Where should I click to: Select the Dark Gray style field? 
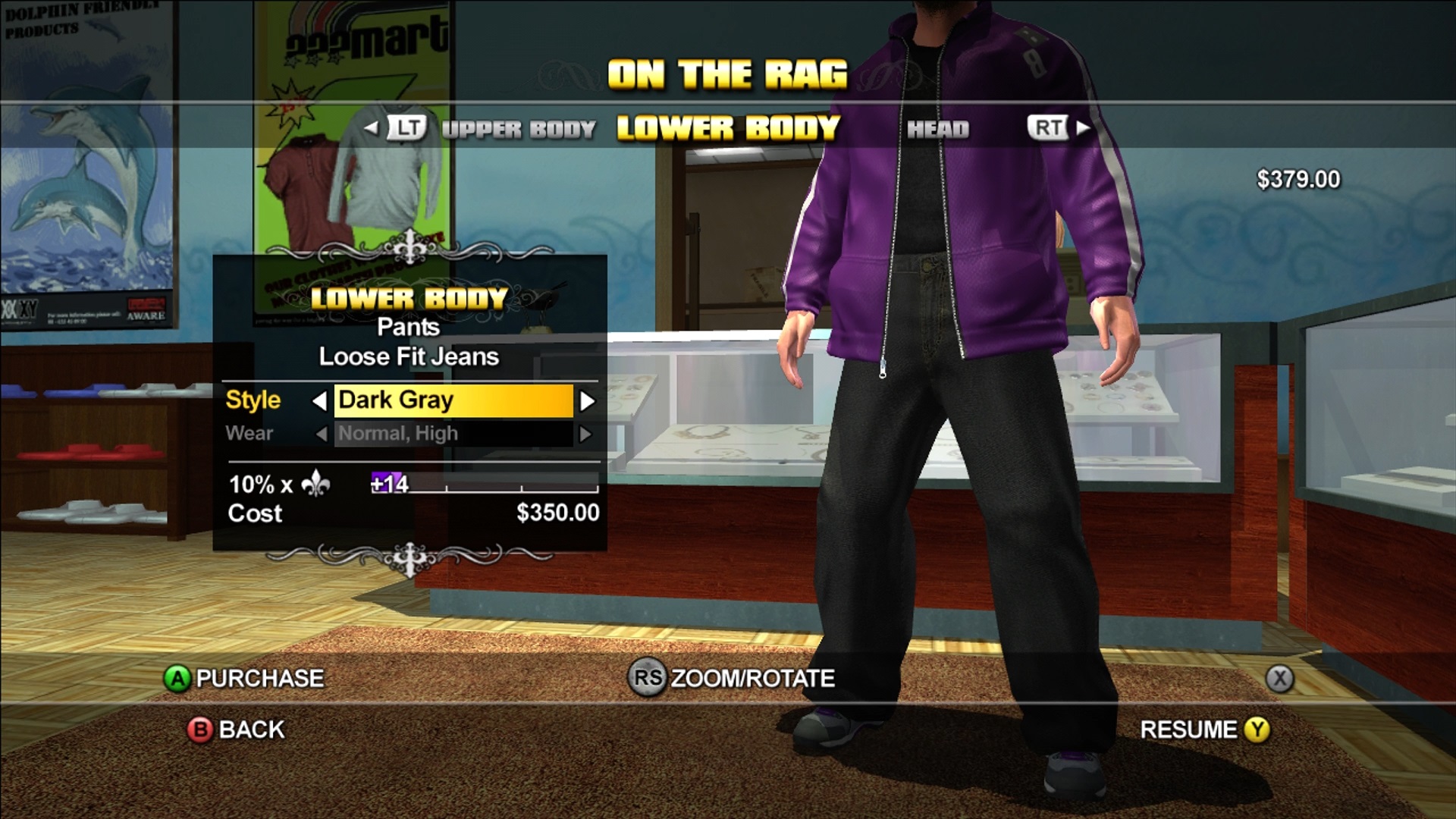453,400
